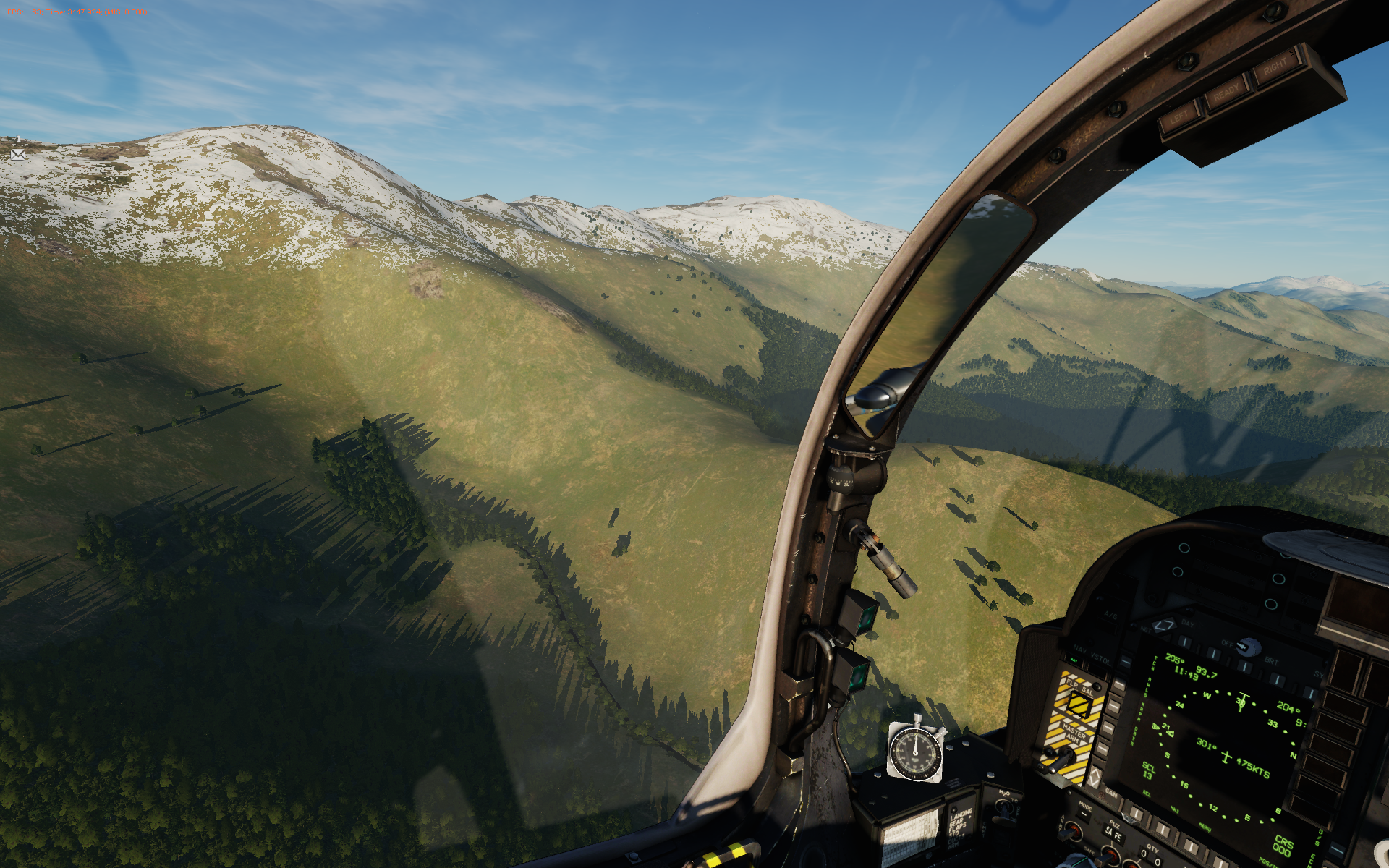Push the yellow FLR SAL flare salvo button
This screenshot has height=868, width=1389.
point(1080,703)
